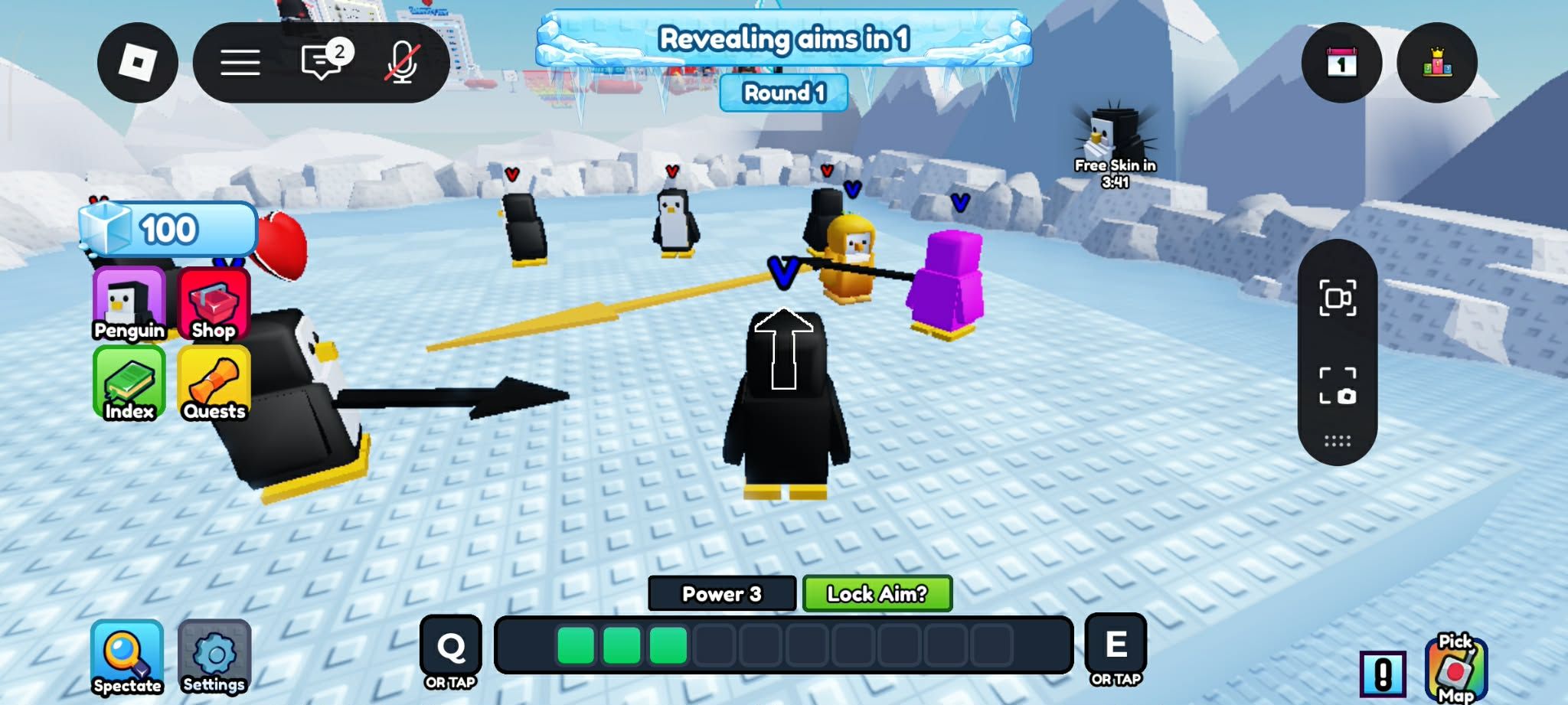The image size is (1568, 705).
Task: Tap the E button to raise power
Action: [1116, 646]
